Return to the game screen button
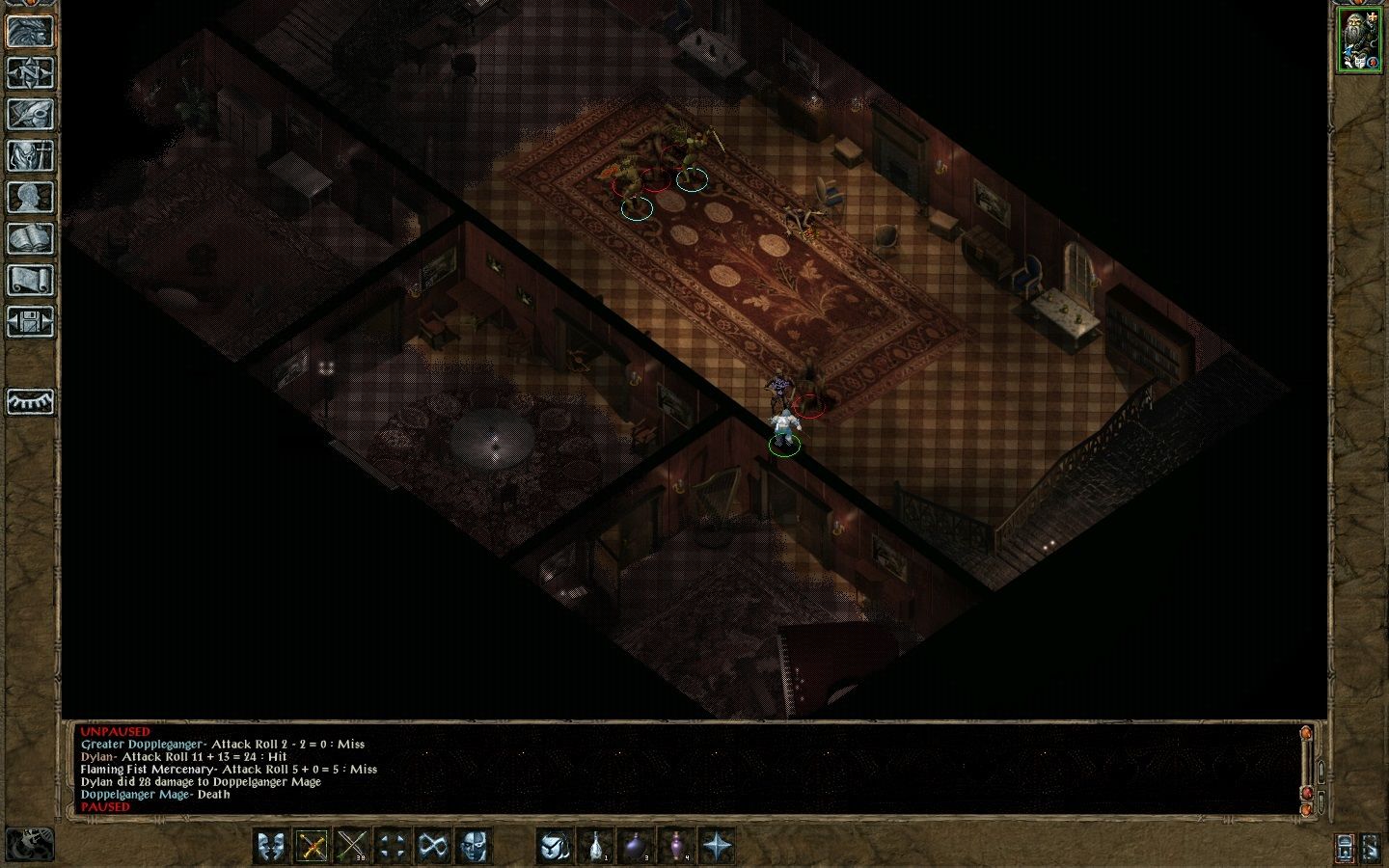Image resolution: width=1389 pixels, height=868 pixels. coord(30,31)
